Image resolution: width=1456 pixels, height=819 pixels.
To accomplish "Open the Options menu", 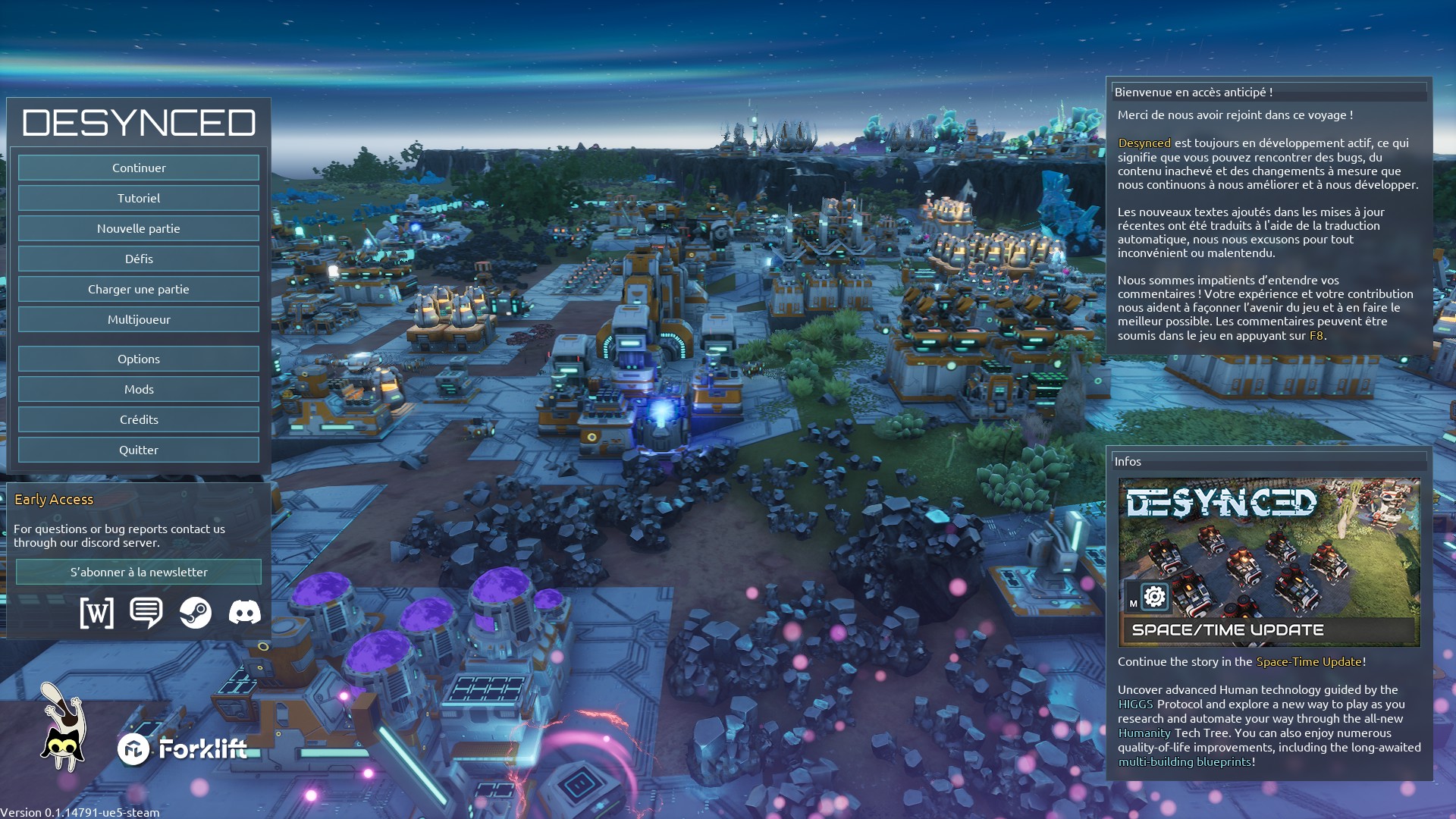I will pos(139,359).
